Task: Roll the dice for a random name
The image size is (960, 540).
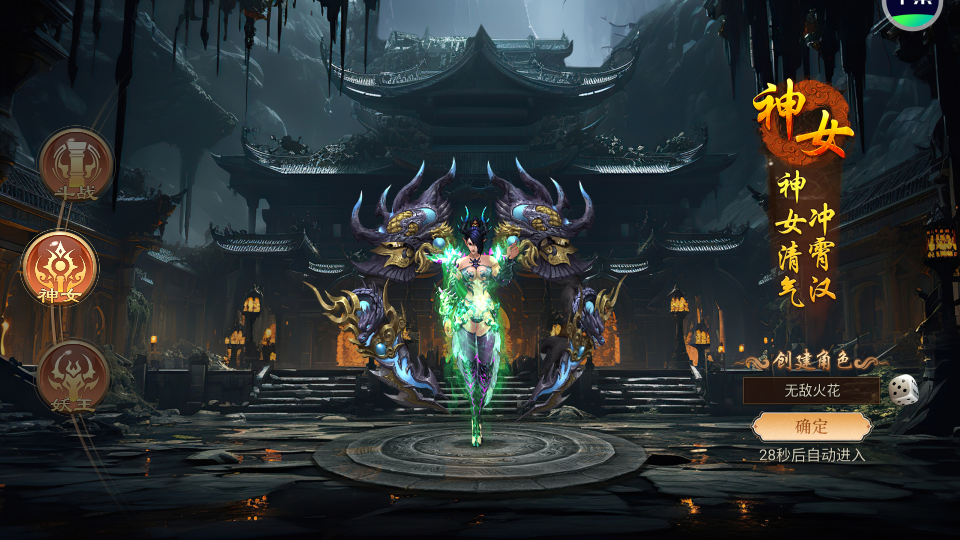Action: (x=903, y=388)
